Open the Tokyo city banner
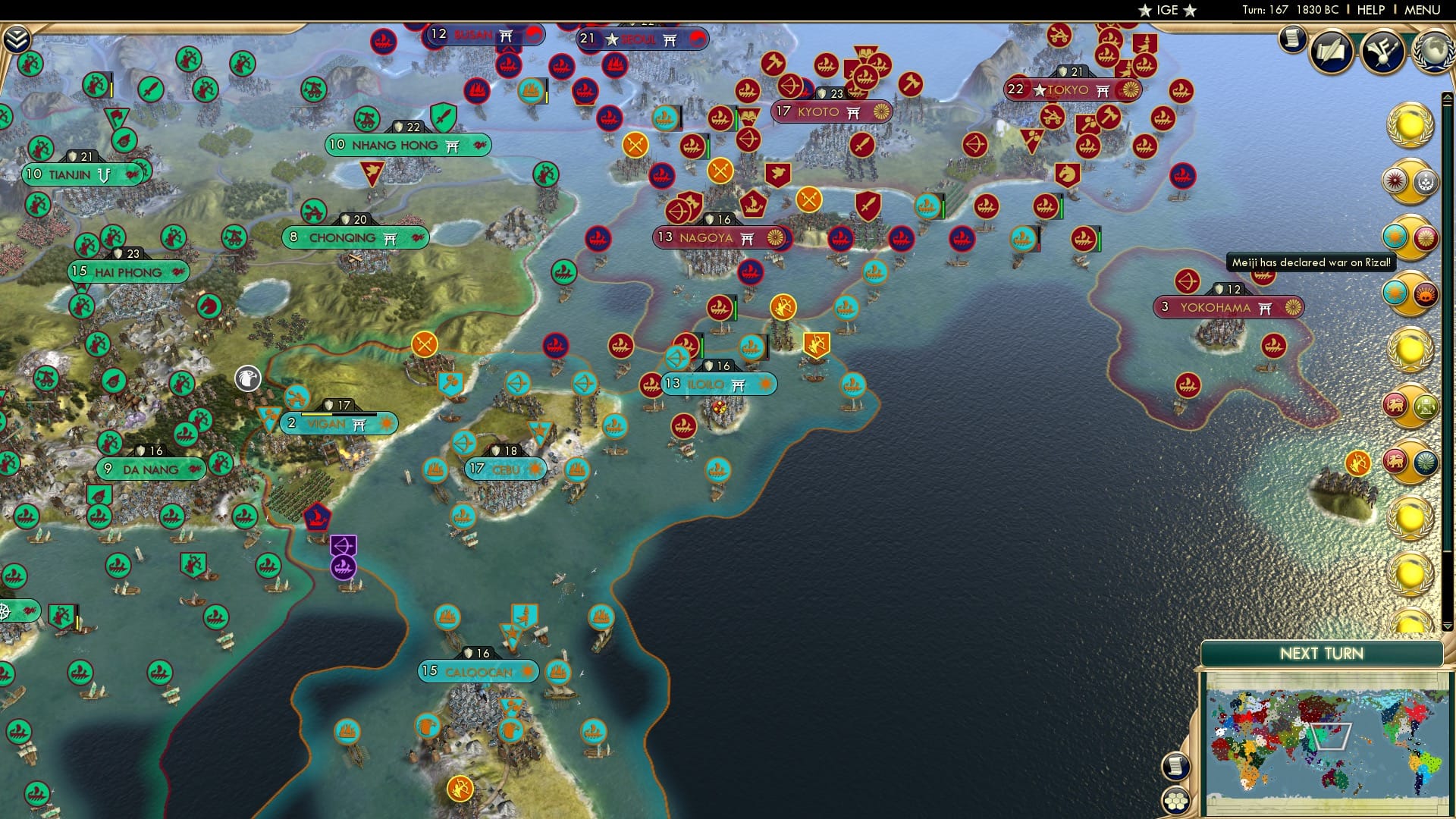The image size is (1456, 819). click(x=1066, y=89)
